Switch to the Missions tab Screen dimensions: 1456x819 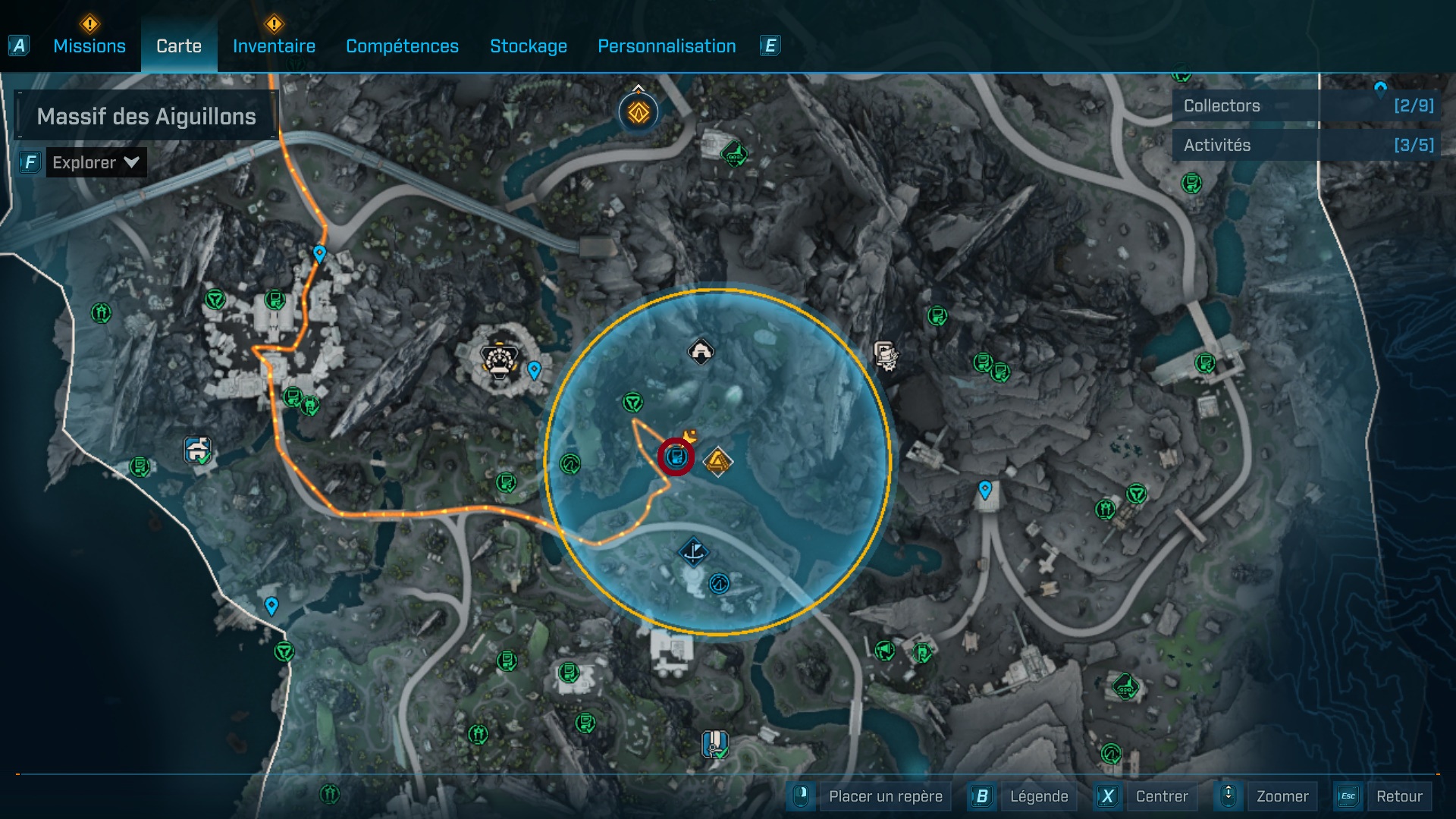89,46
